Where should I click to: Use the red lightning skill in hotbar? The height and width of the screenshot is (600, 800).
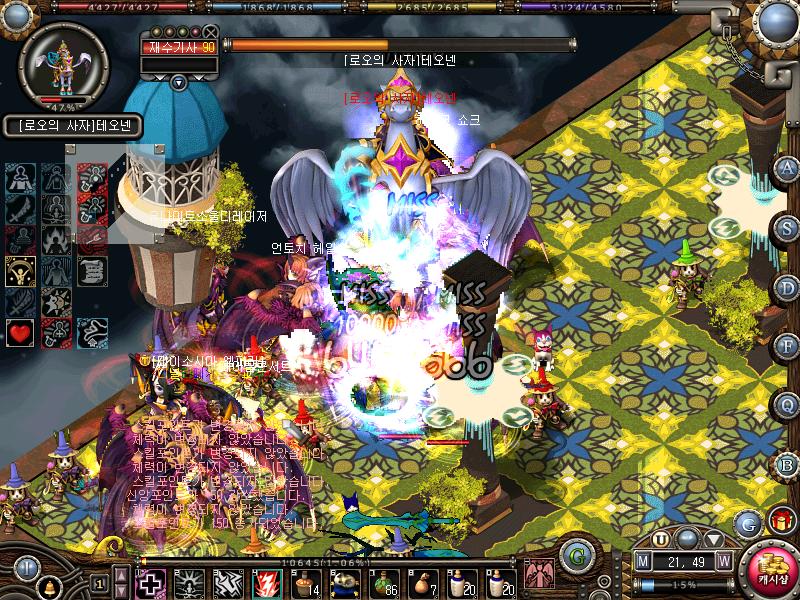[268, 582]
